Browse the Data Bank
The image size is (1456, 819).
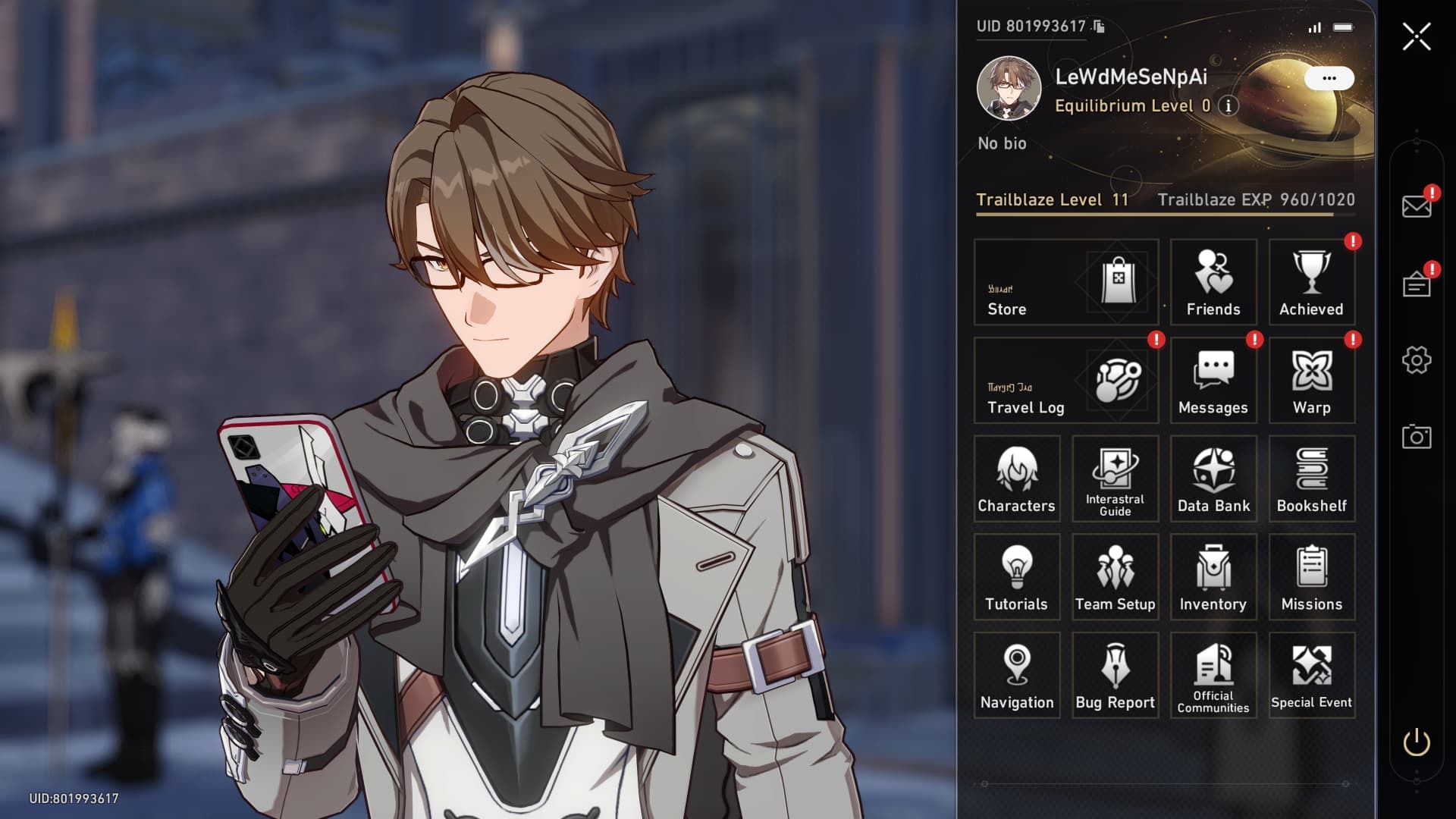point(1213,479)
